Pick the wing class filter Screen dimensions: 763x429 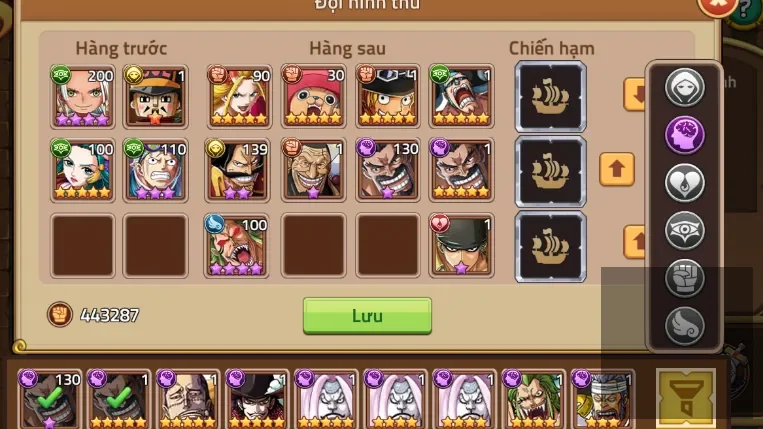pos(685,325)
